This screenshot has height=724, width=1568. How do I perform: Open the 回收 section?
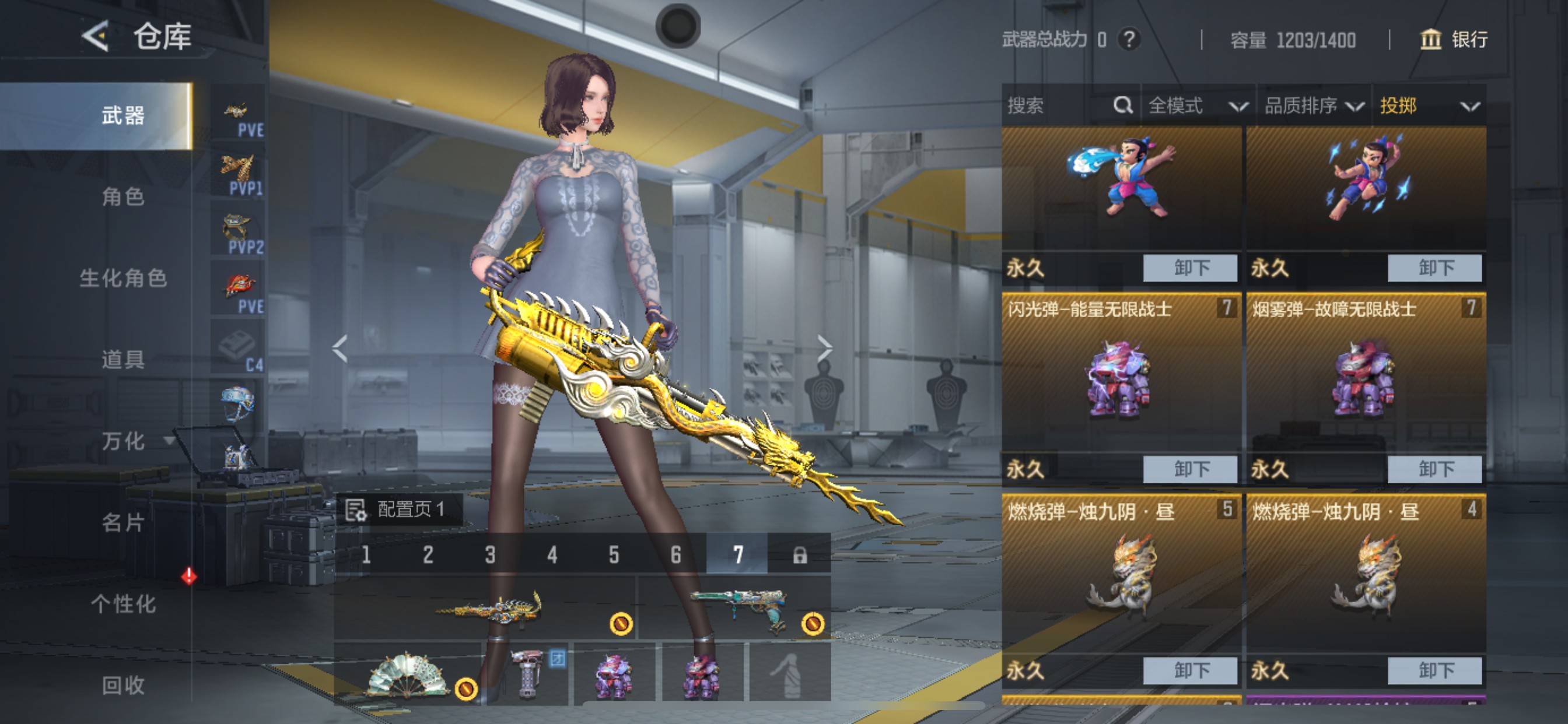[123, 685]
